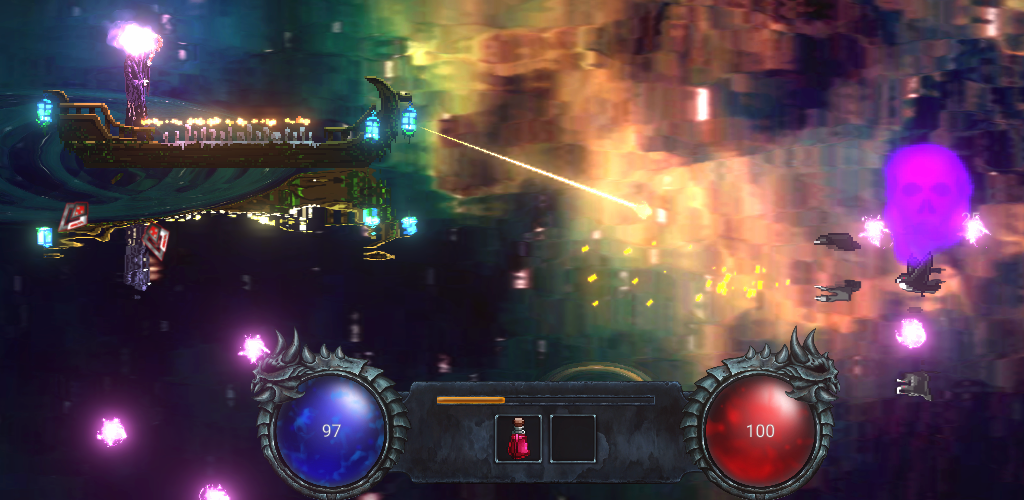Select the red potion slot
The width and height of the screenshot is (1024, 500).
519,438
